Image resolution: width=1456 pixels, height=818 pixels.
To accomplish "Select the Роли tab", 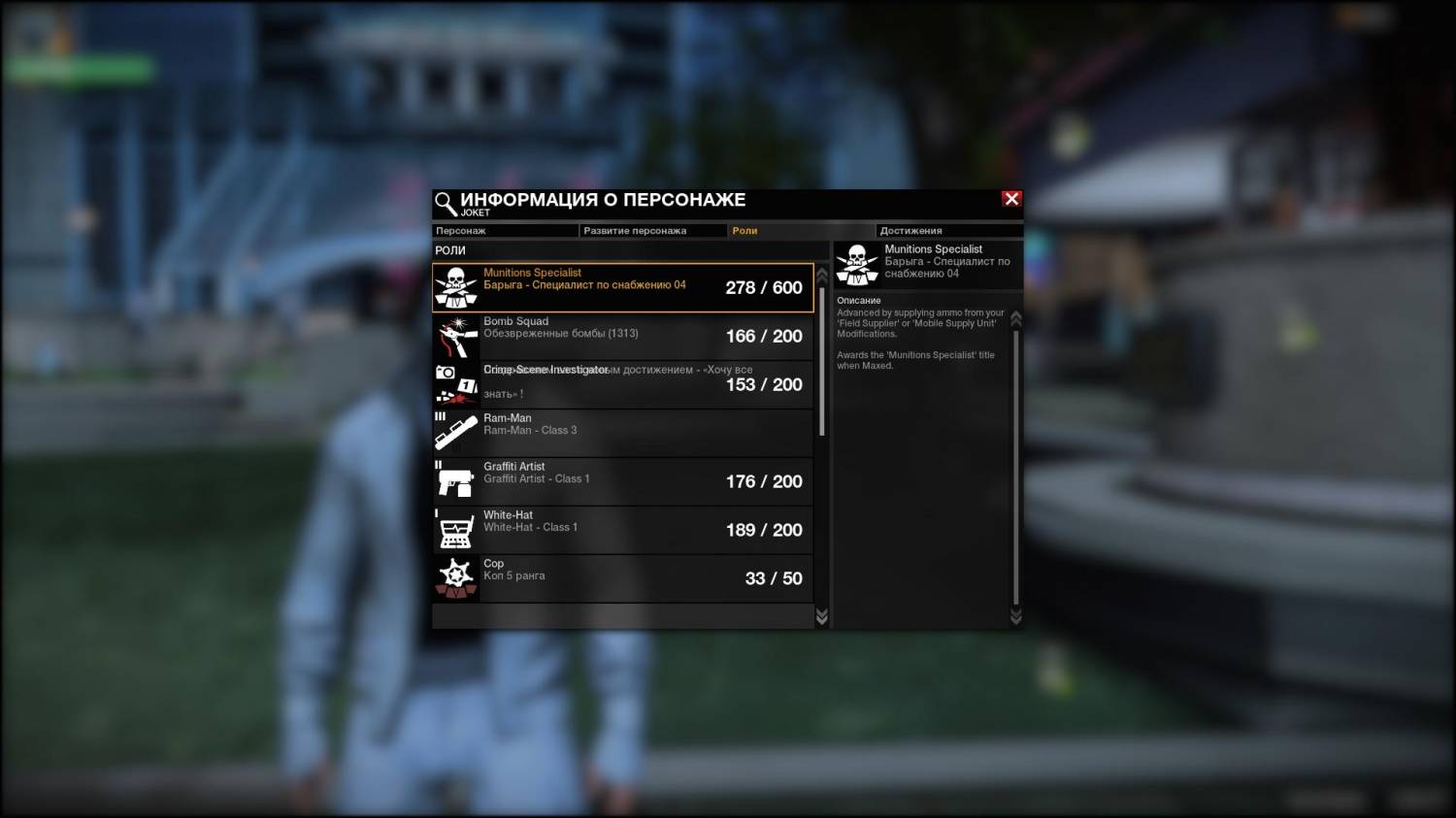I will click(800, 231).
